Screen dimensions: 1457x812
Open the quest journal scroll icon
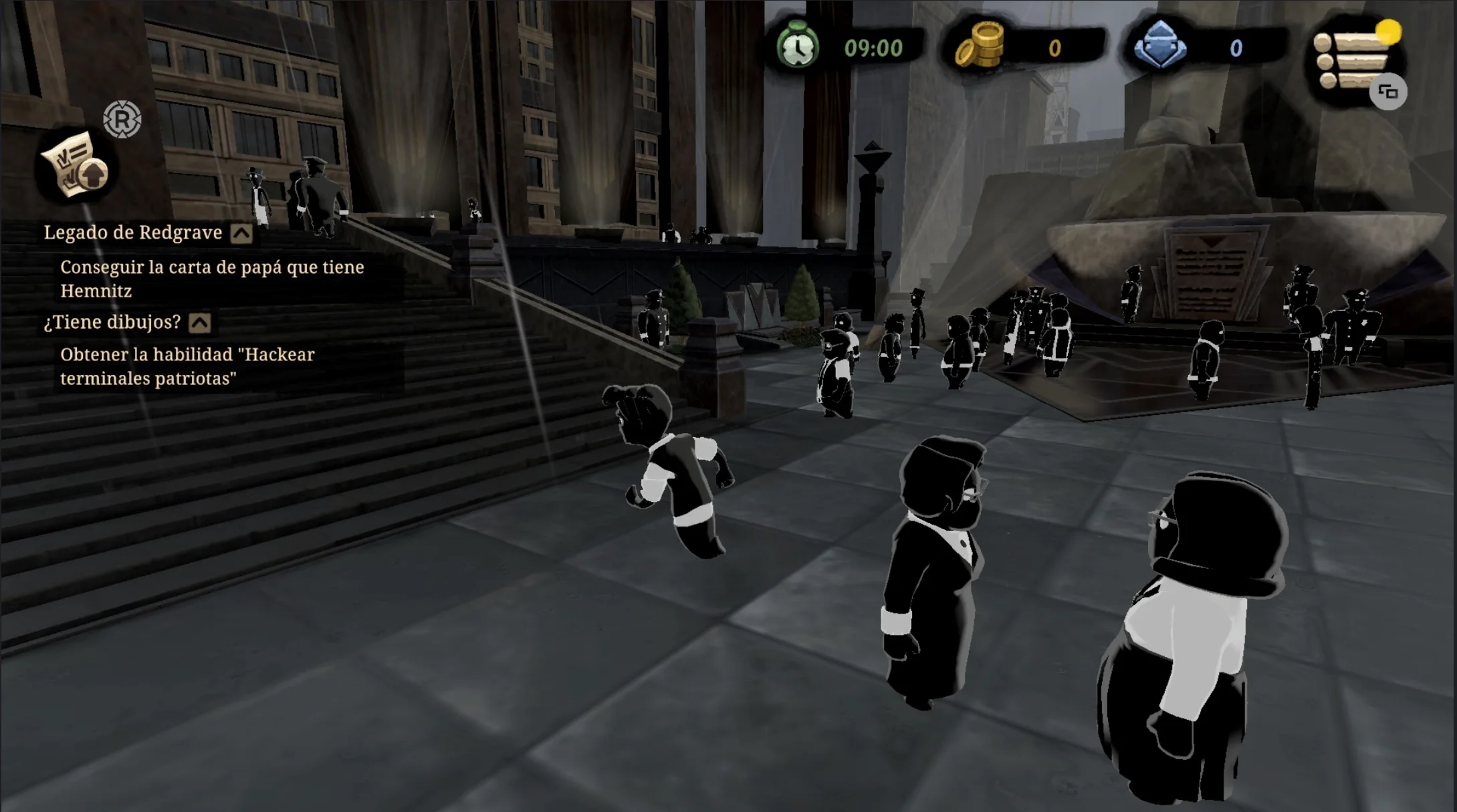point(74,165)
